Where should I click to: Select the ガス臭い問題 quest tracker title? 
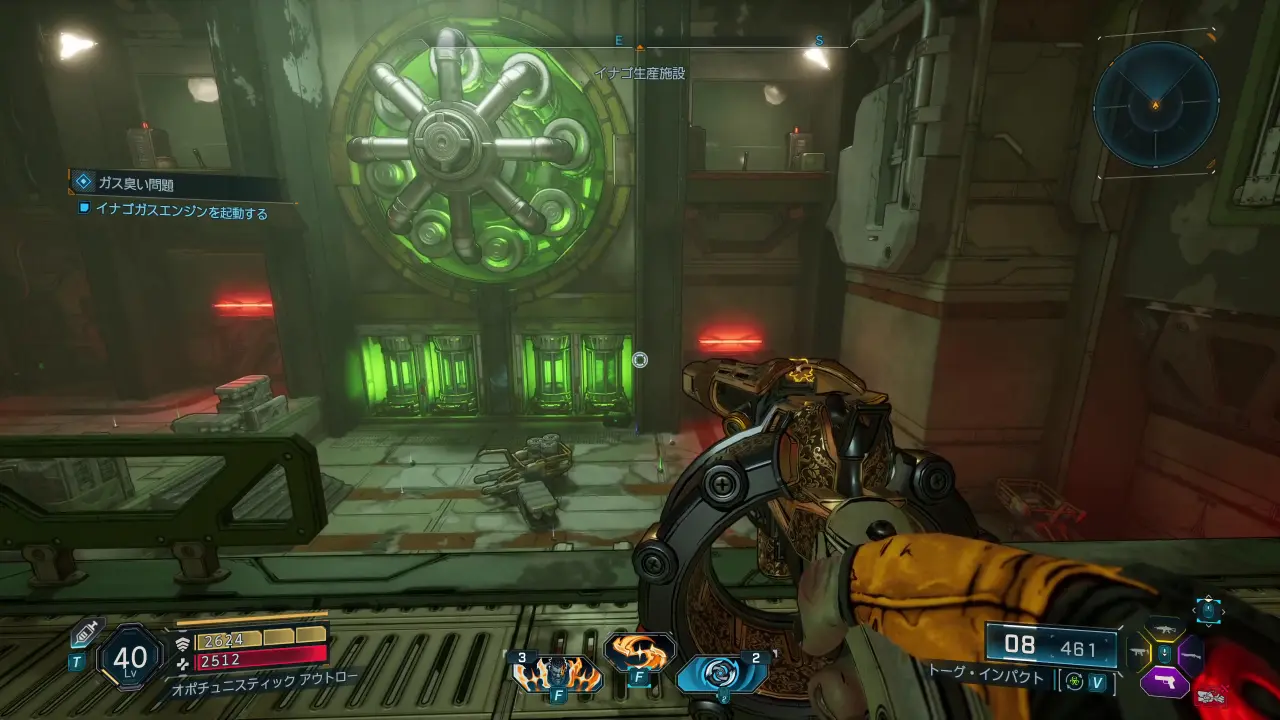[137, 184]
